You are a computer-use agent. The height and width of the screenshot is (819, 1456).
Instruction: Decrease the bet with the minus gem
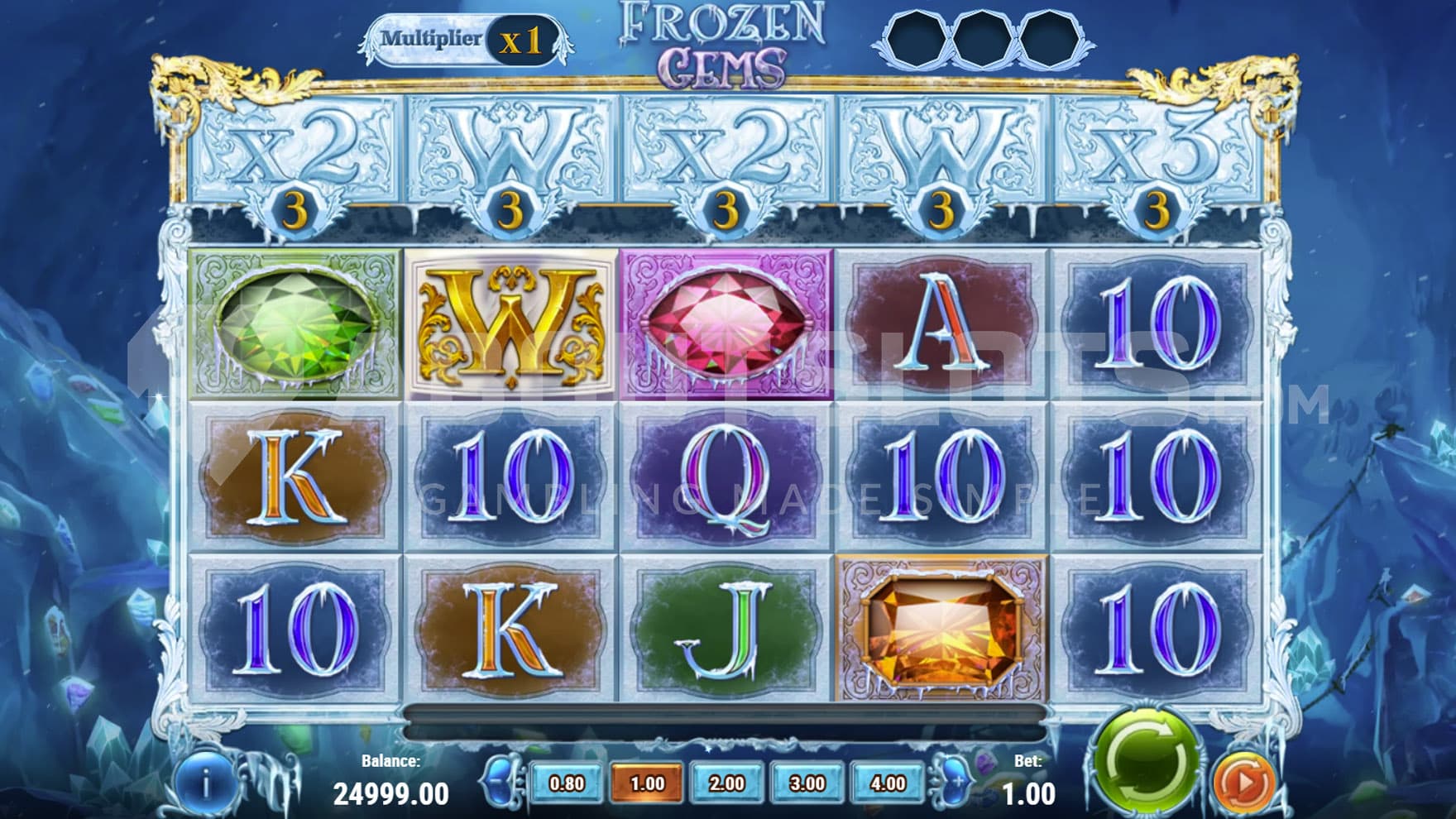(498, 782)
